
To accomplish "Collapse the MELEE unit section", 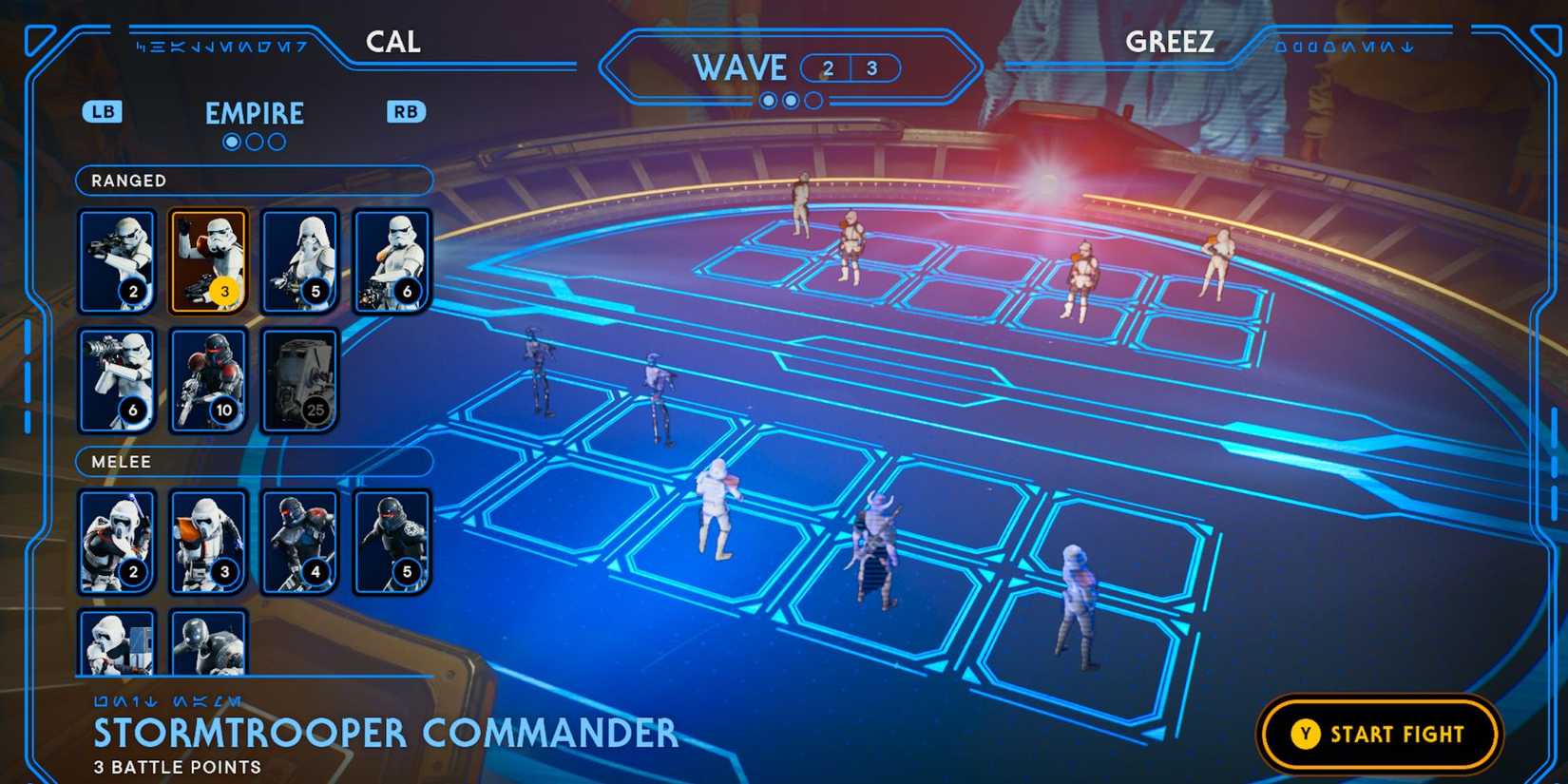I will point(253,462).
